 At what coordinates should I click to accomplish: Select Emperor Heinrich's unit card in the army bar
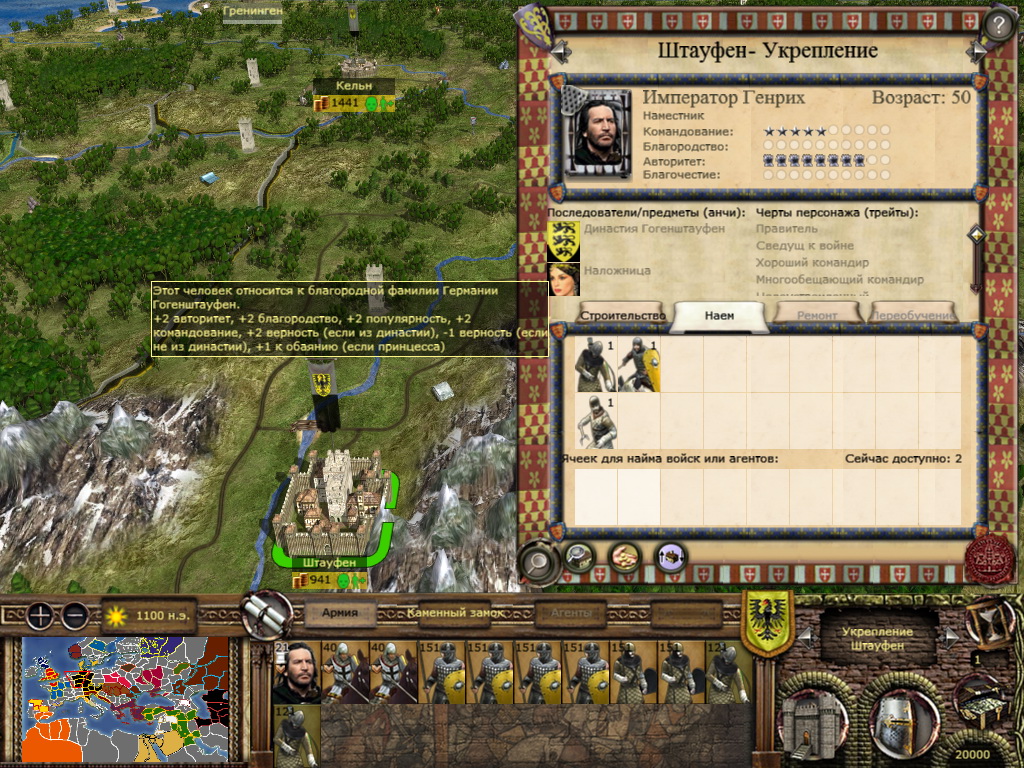tap(296, 673)
